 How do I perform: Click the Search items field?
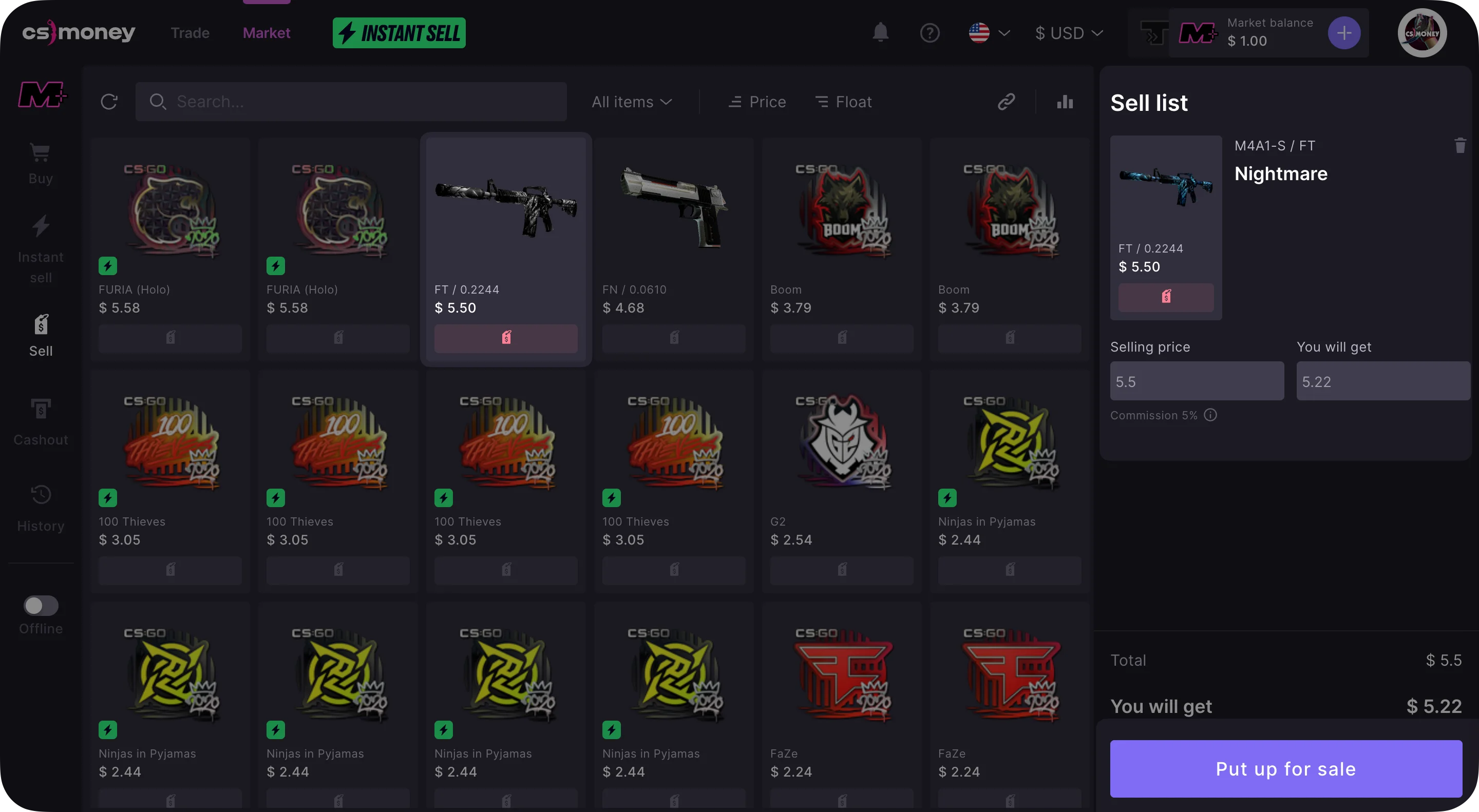point(351,102)
